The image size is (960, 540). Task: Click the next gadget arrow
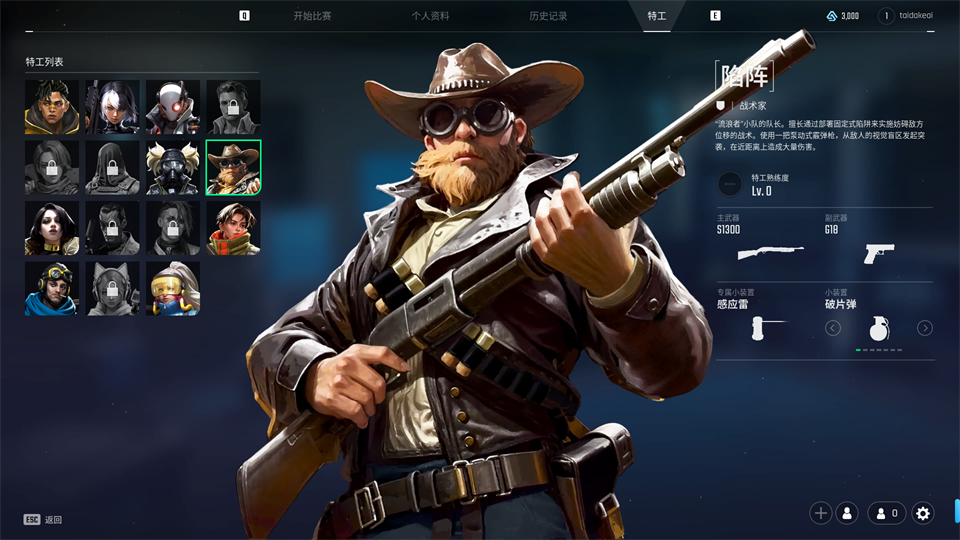[x=925, y=328]
